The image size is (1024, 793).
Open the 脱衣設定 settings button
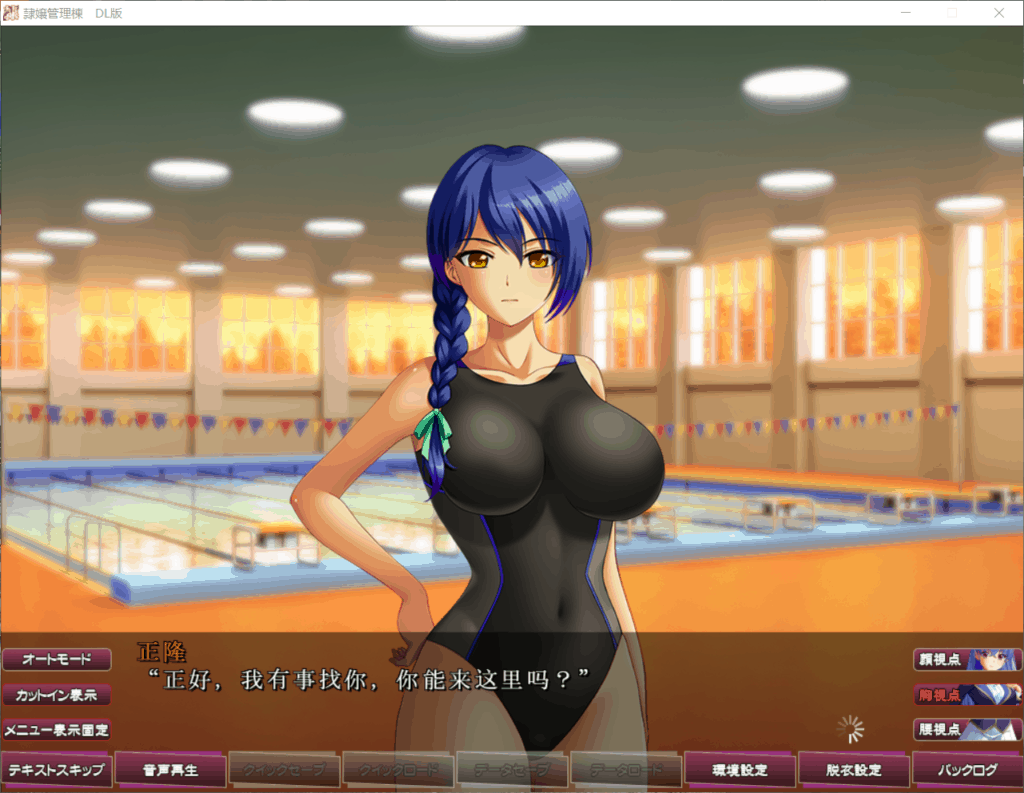[854, 770]
